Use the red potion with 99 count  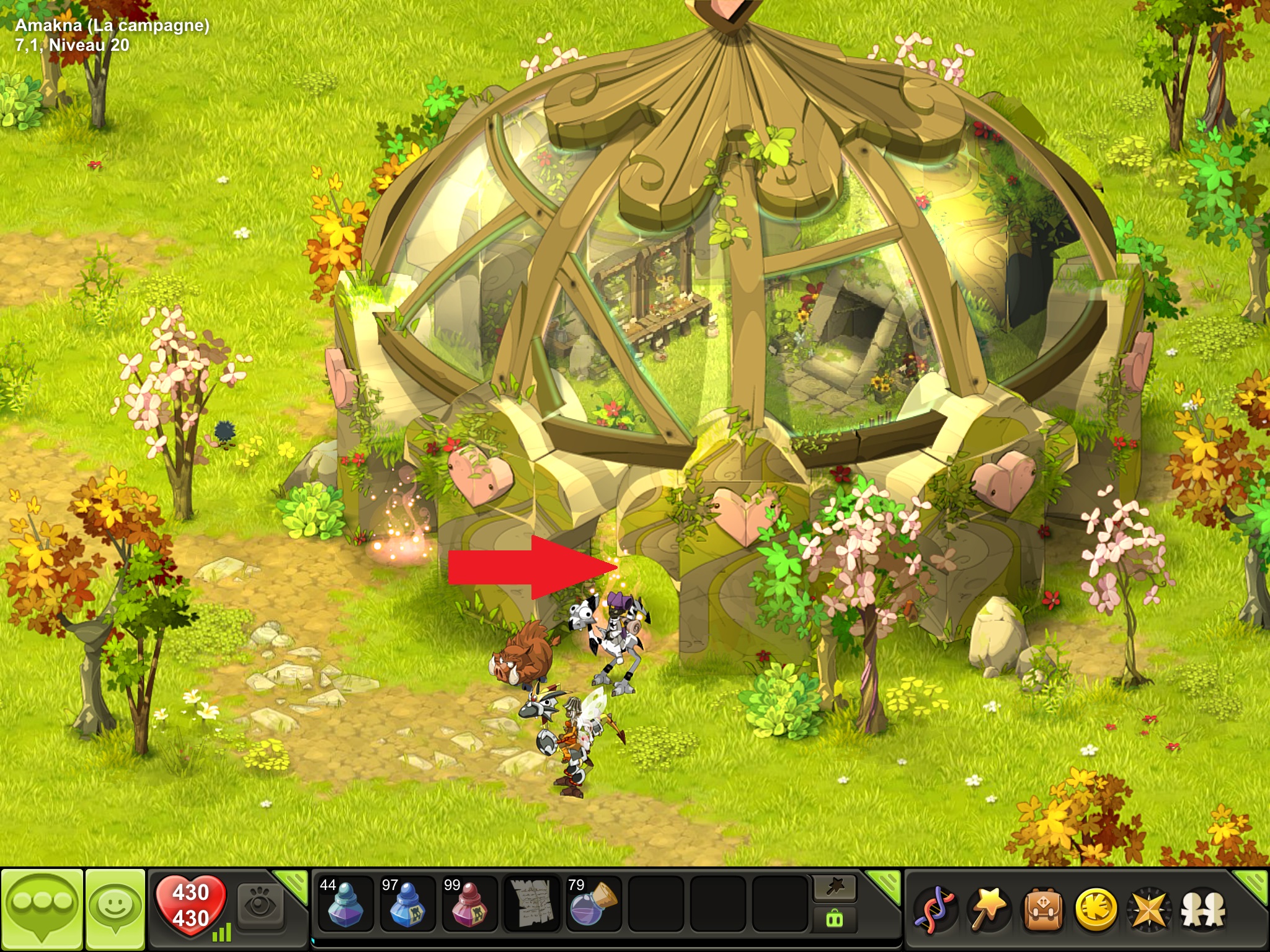469,904
